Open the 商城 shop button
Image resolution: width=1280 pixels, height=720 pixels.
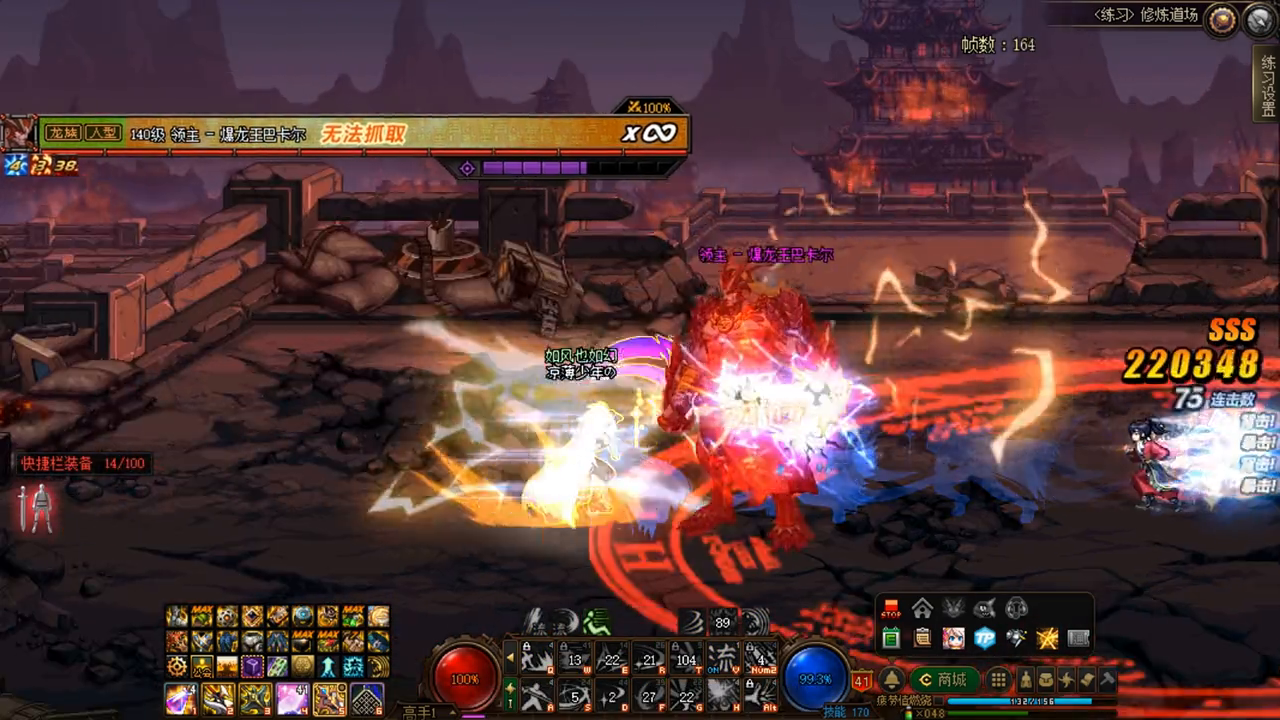click(x=943, y=680)
